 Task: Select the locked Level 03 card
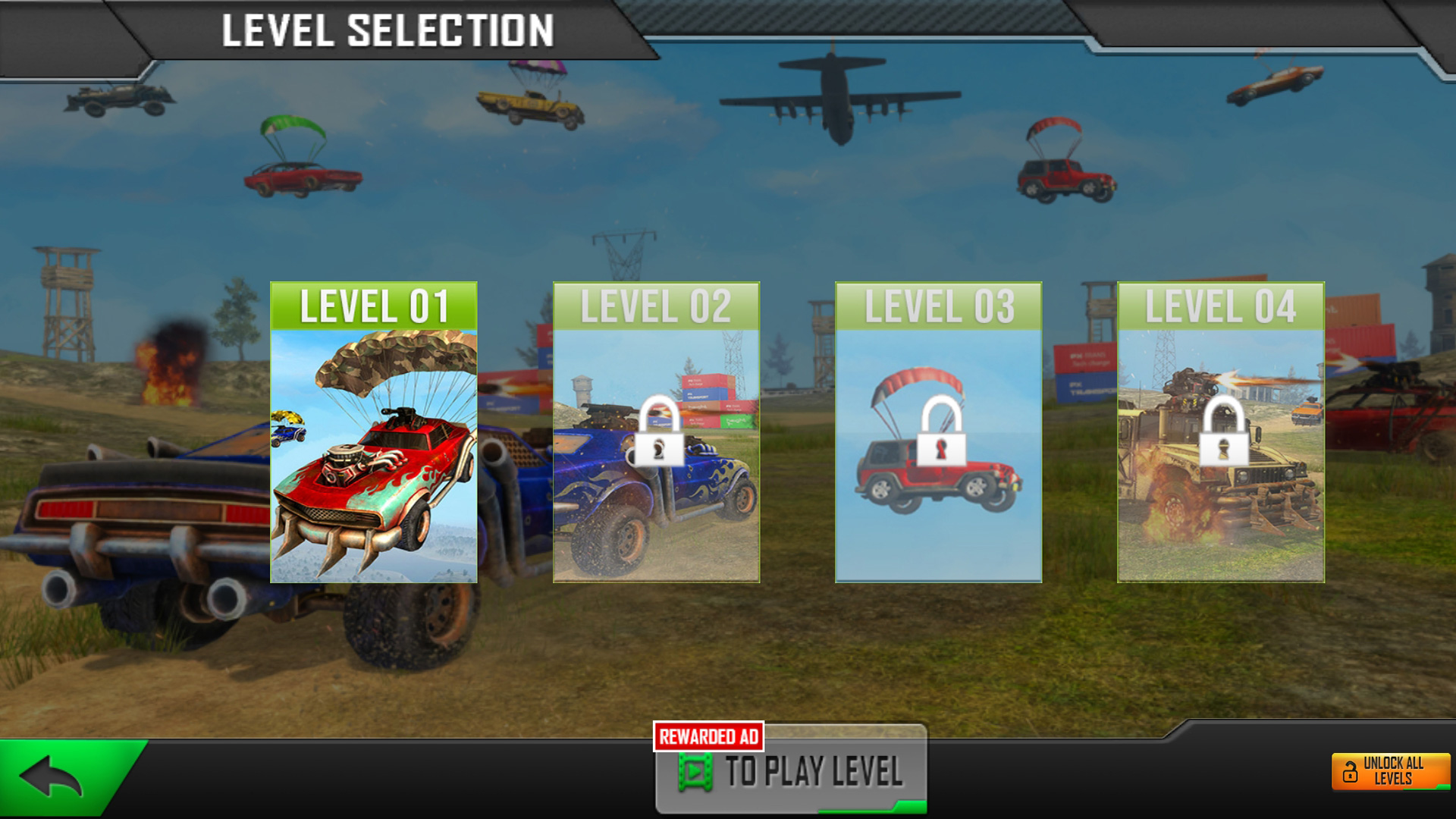tap(938, 432)
